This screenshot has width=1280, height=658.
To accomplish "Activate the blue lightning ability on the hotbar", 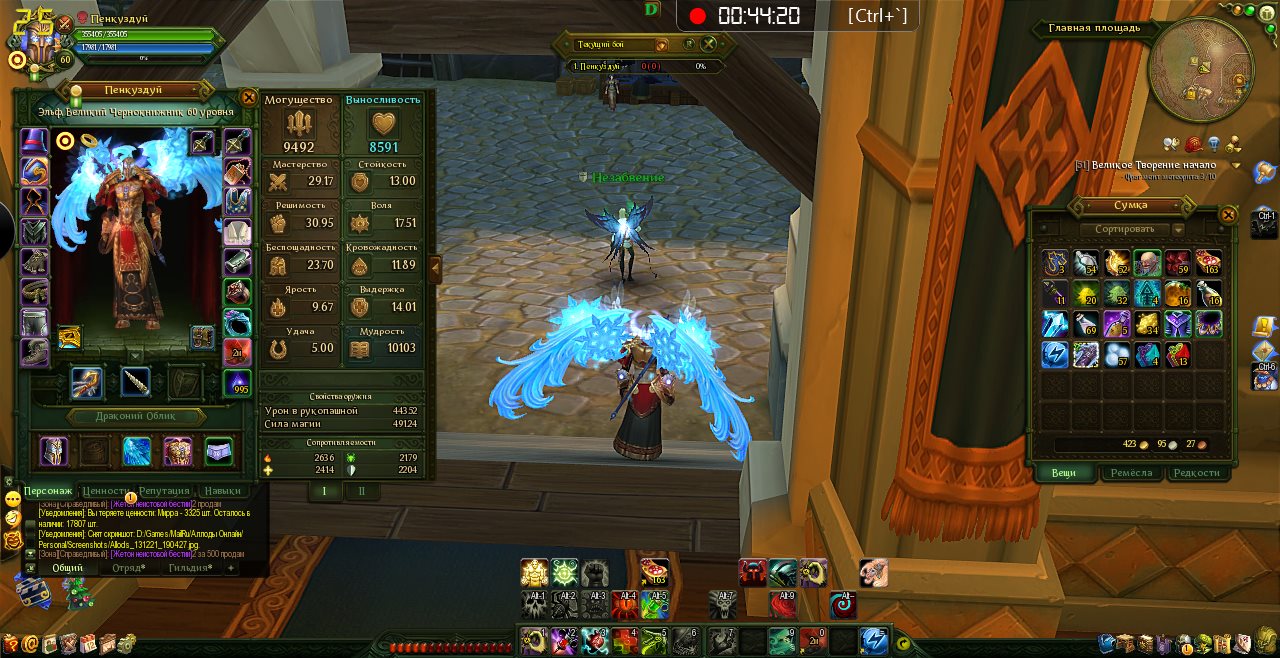I will click(x=874, y=640).
